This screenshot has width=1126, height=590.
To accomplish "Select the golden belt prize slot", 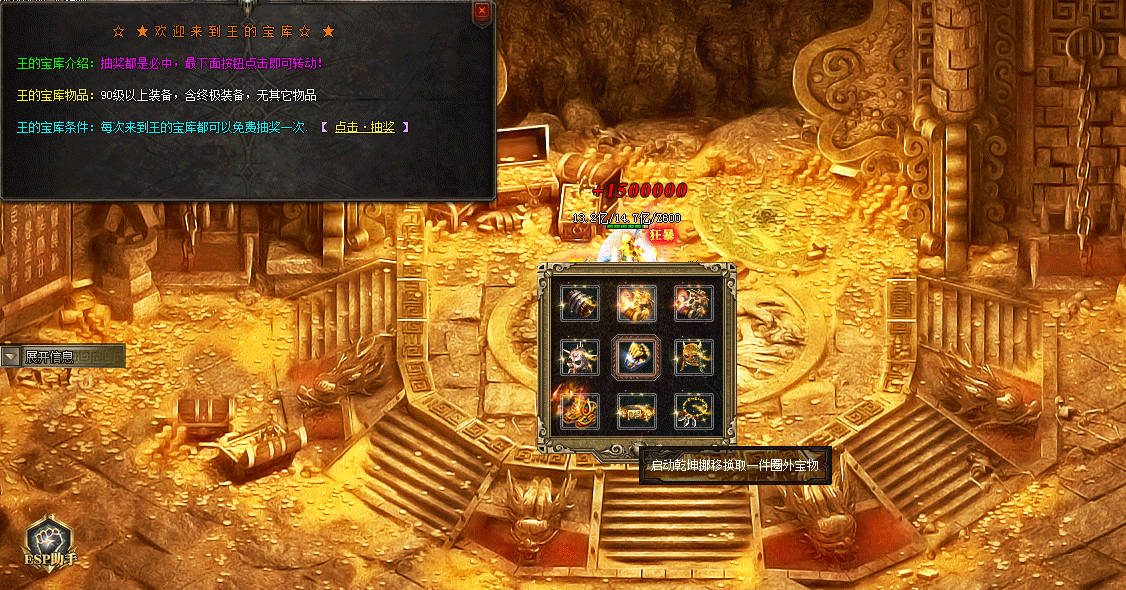I will (636, 410).
